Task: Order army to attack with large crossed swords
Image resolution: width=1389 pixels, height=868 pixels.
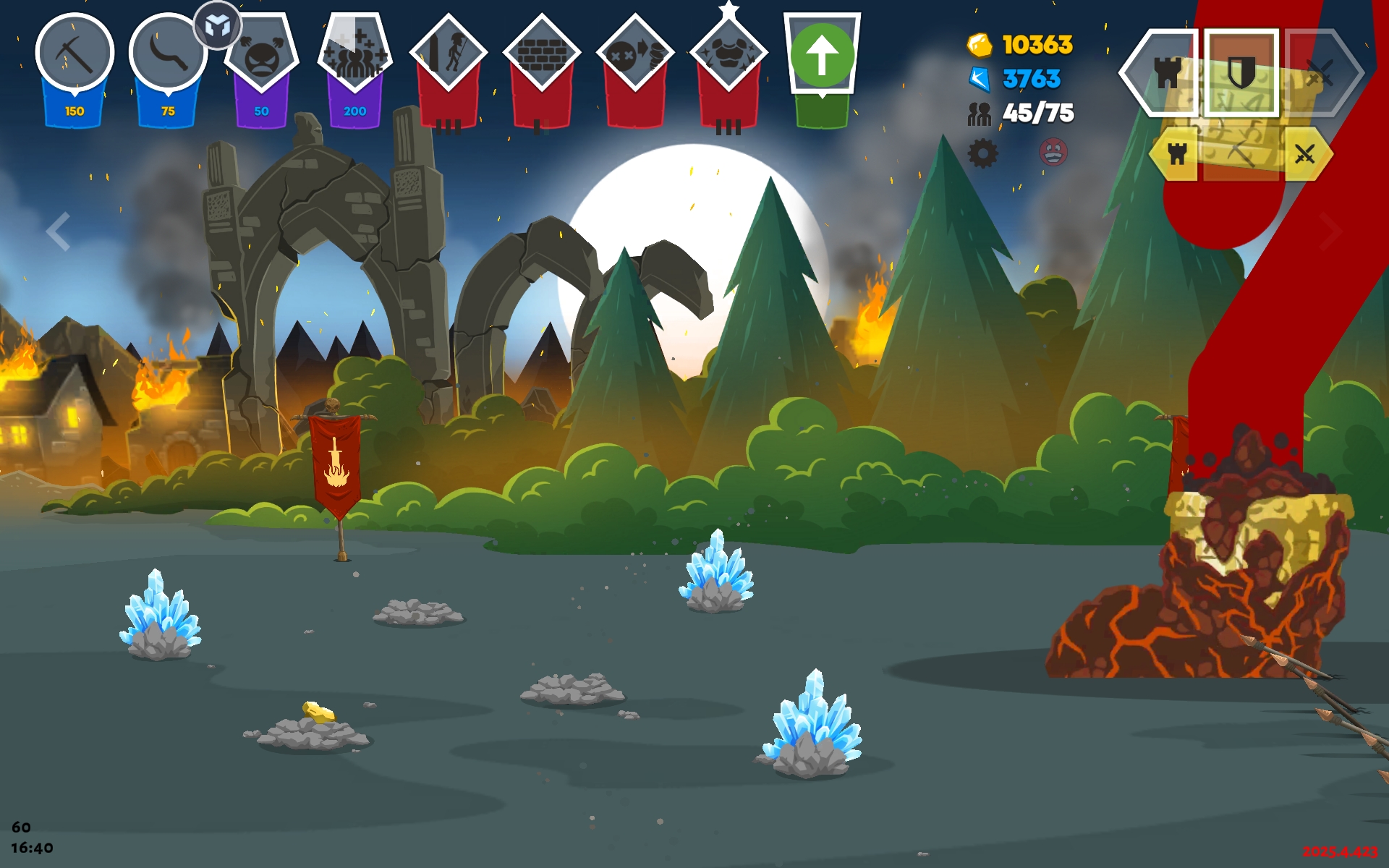Action: 1321,72
